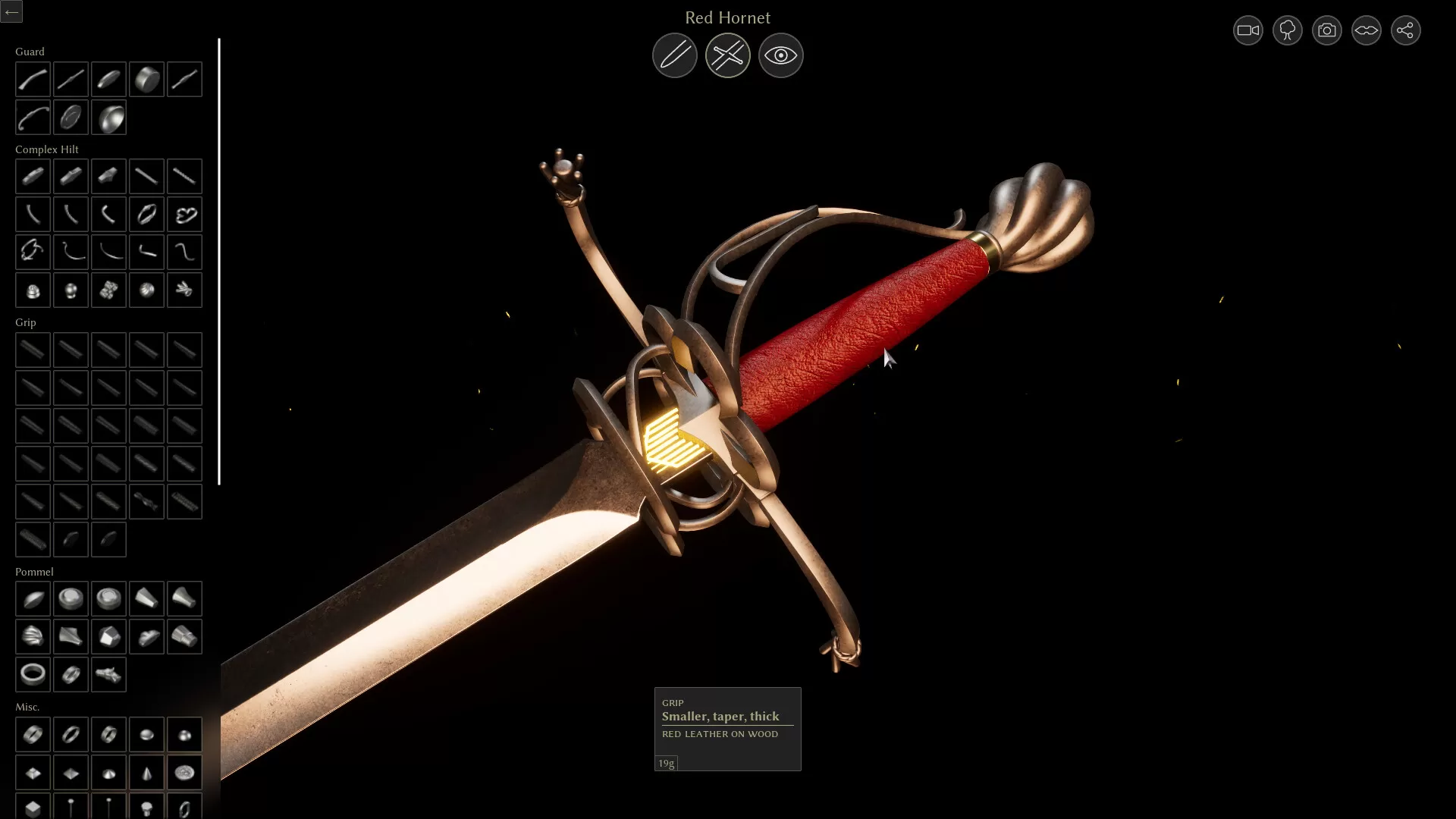Pick the coiled wire grip style

[184, 501]
